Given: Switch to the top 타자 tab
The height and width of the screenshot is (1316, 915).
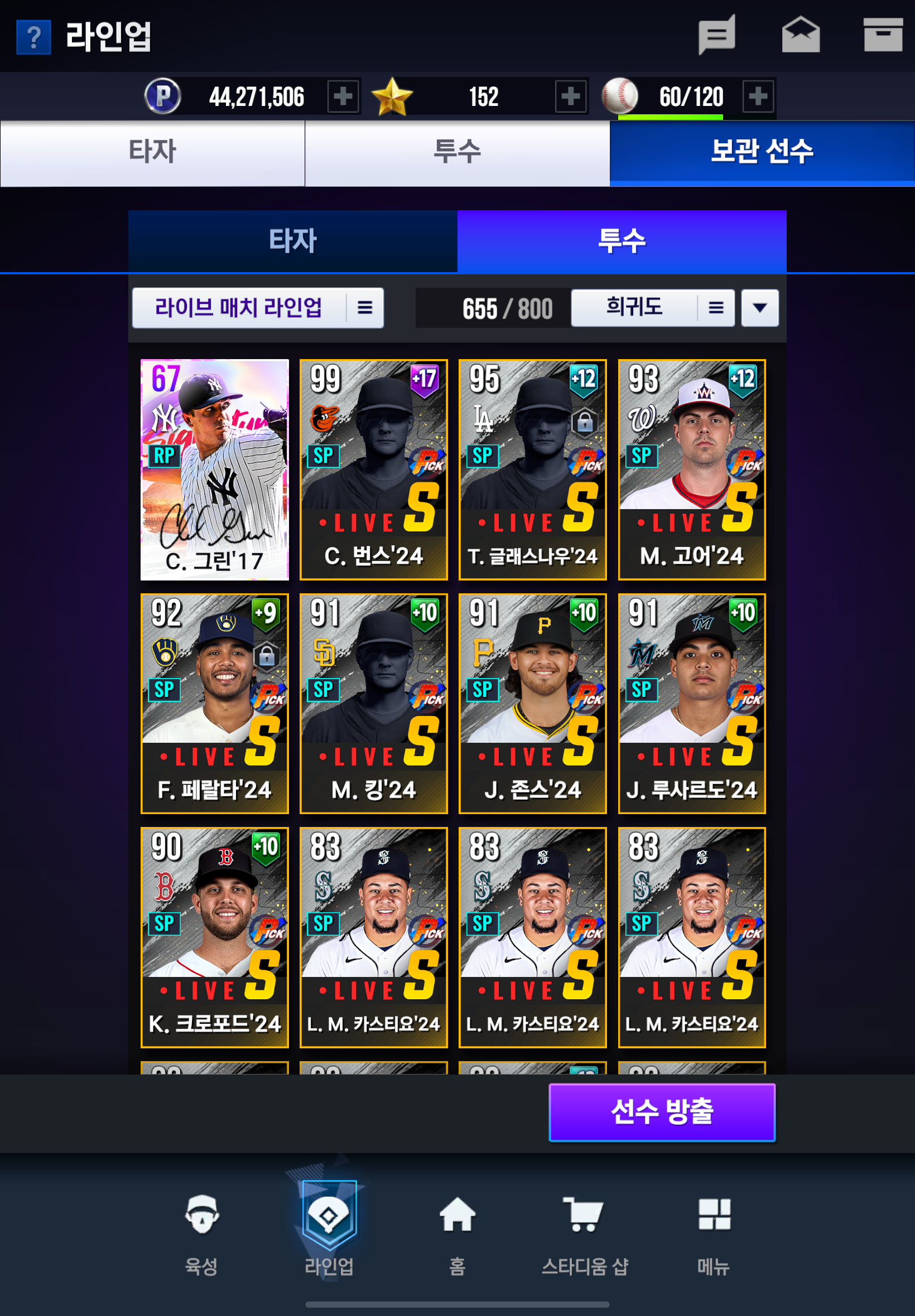Looking at the screenshot, I should pos(152,152).
